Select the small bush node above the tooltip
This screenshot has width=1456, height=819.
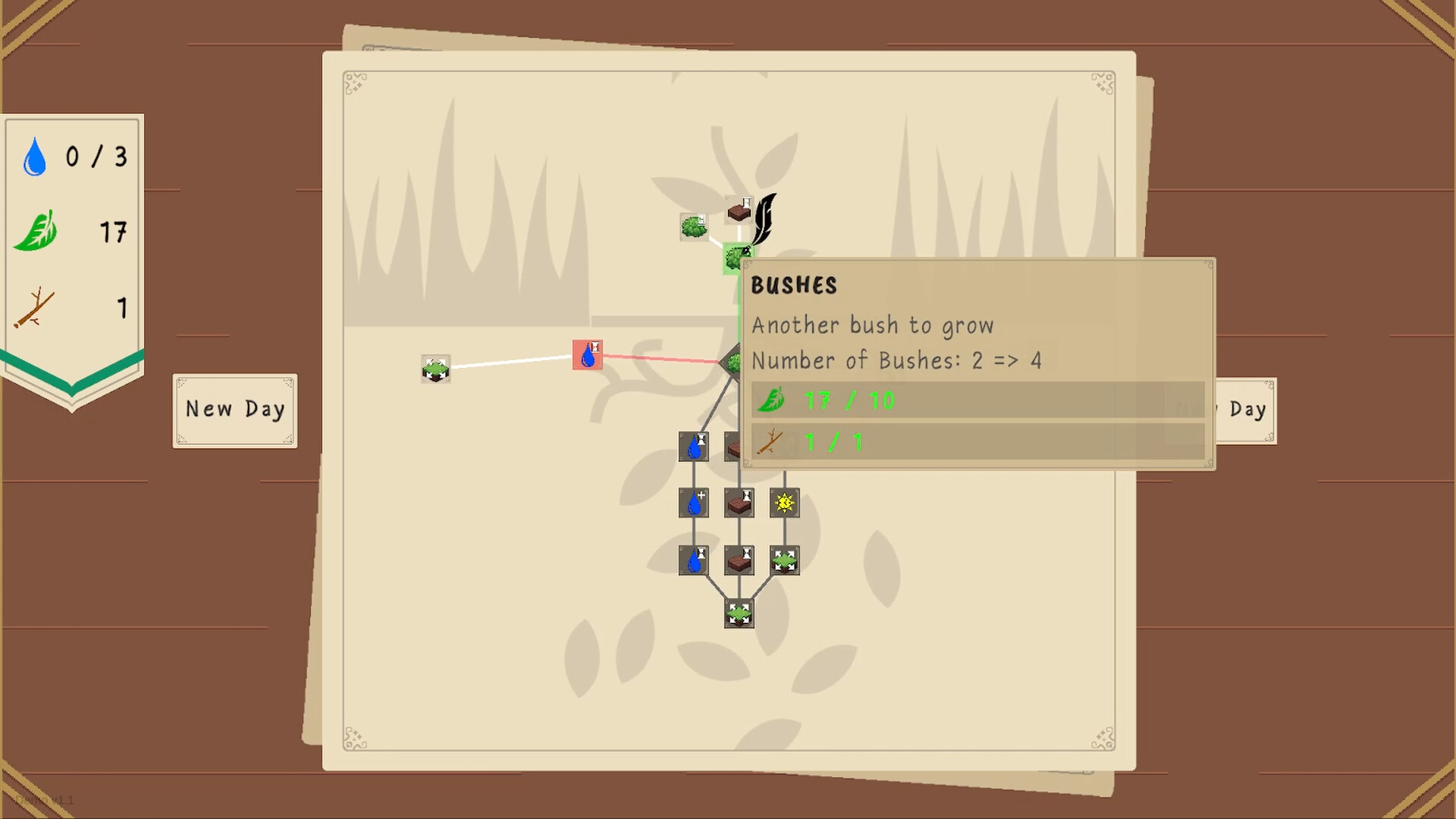pos(694,227)
